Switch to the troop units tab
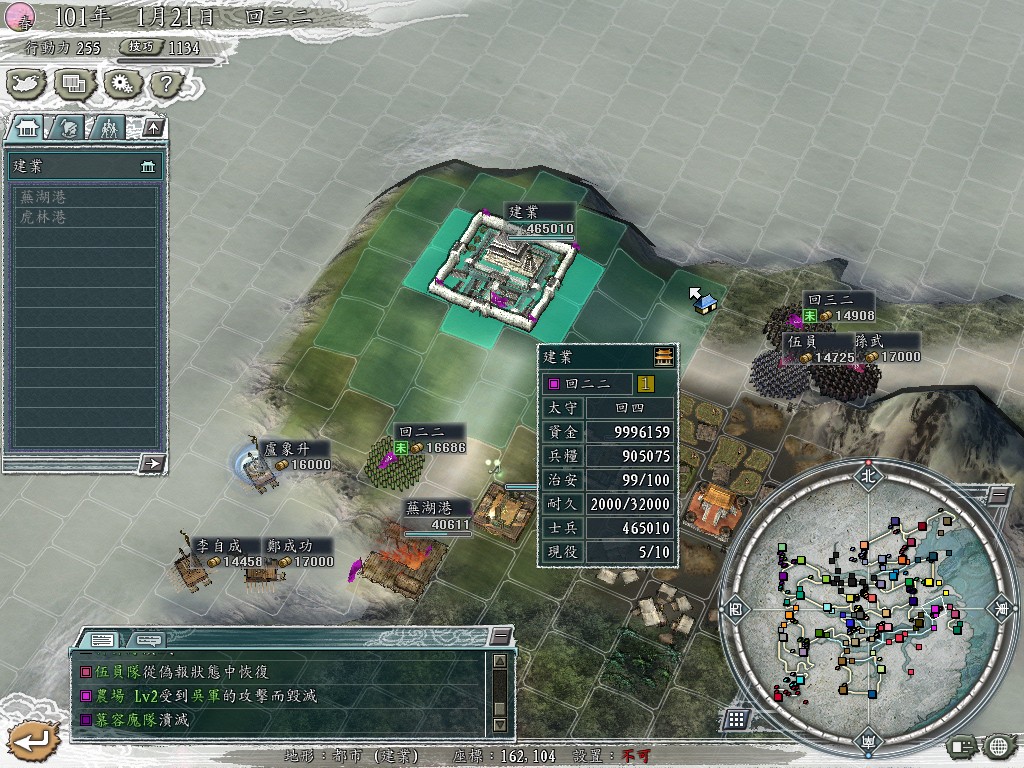 tap(108, 128)
